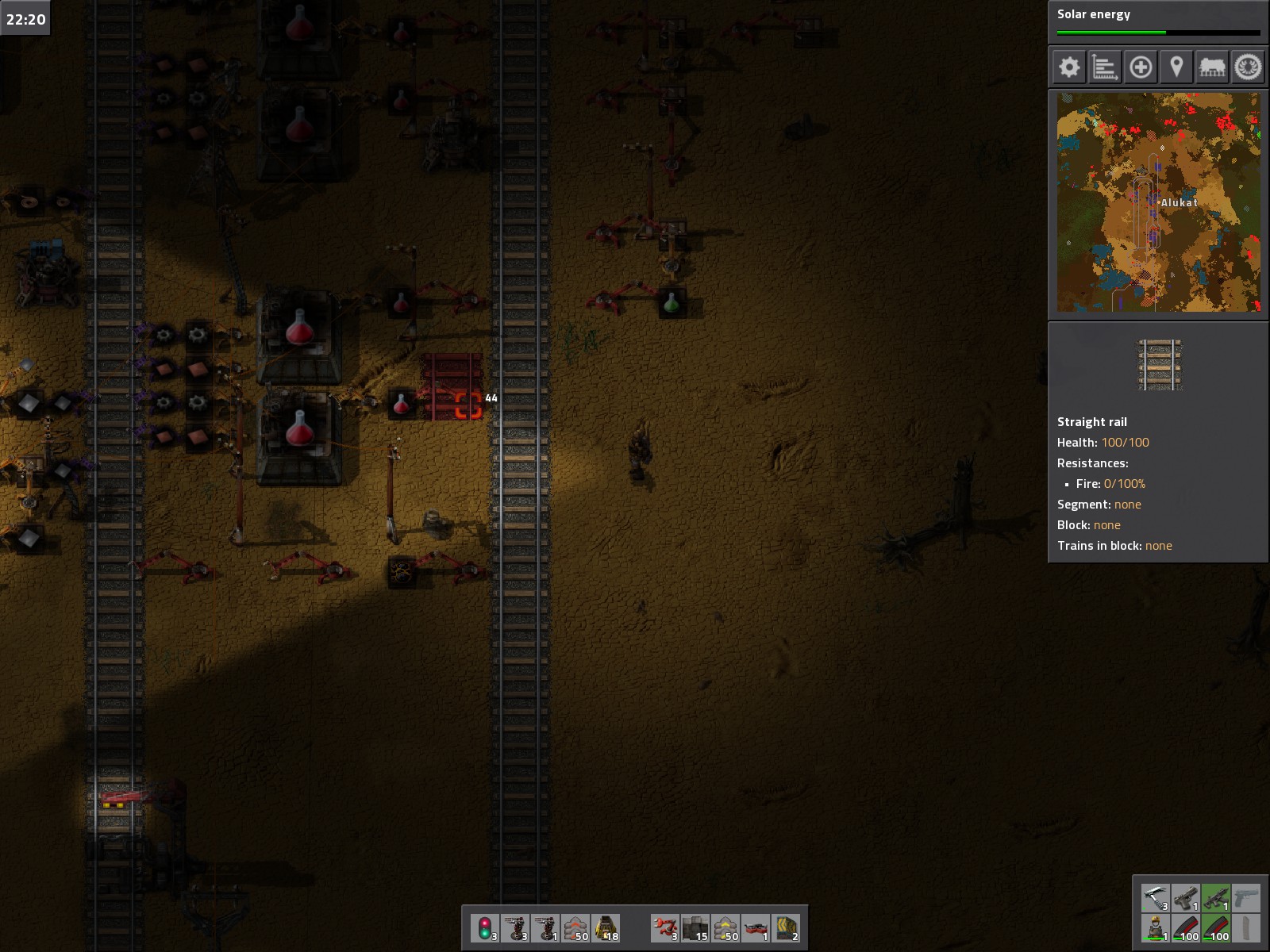Open the trains overview locomotive button
Viewport: 1270px width, 952px height.
click(1212, 67)
